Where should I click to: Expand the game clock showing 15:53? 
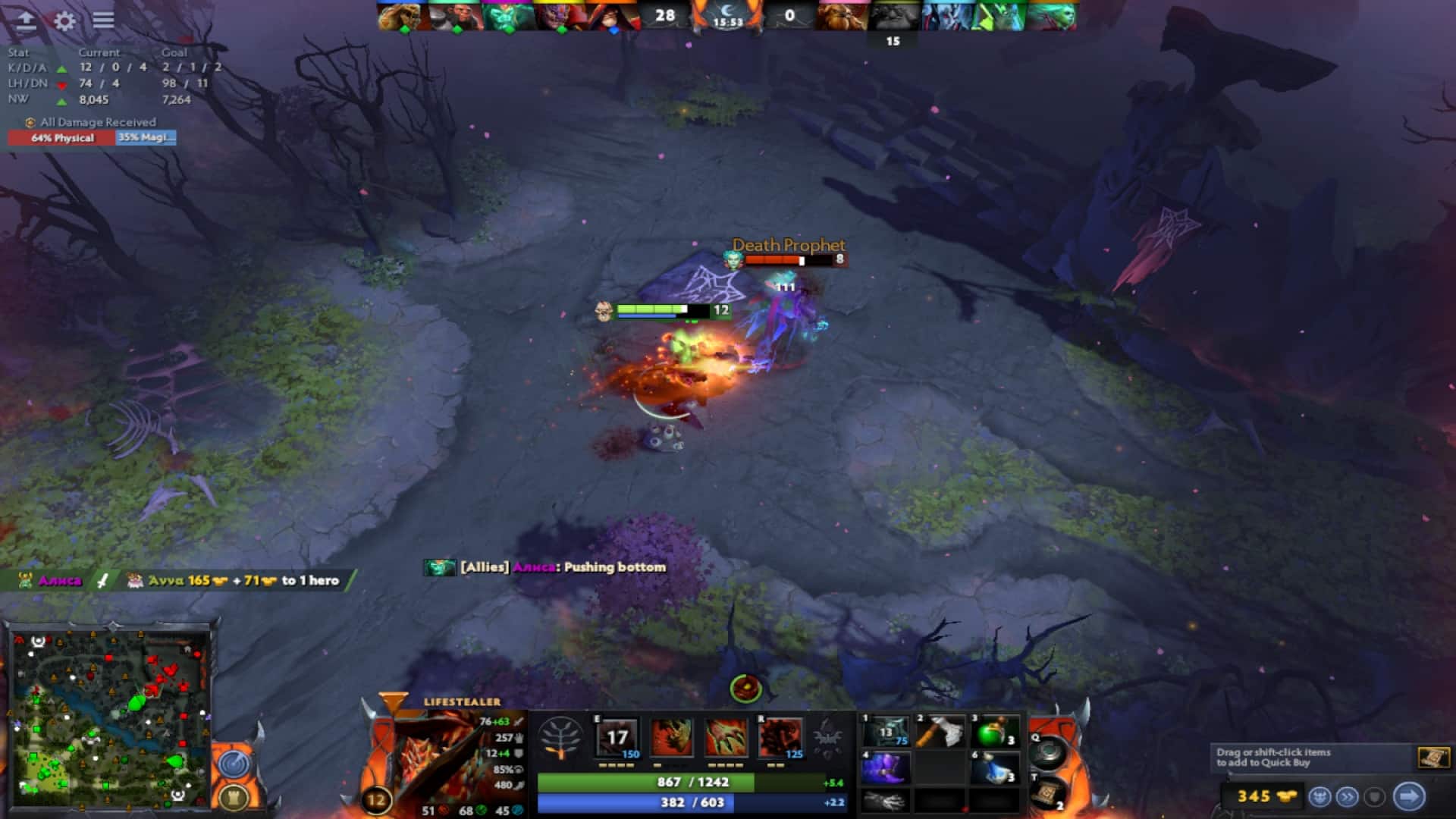pos(730,21)
